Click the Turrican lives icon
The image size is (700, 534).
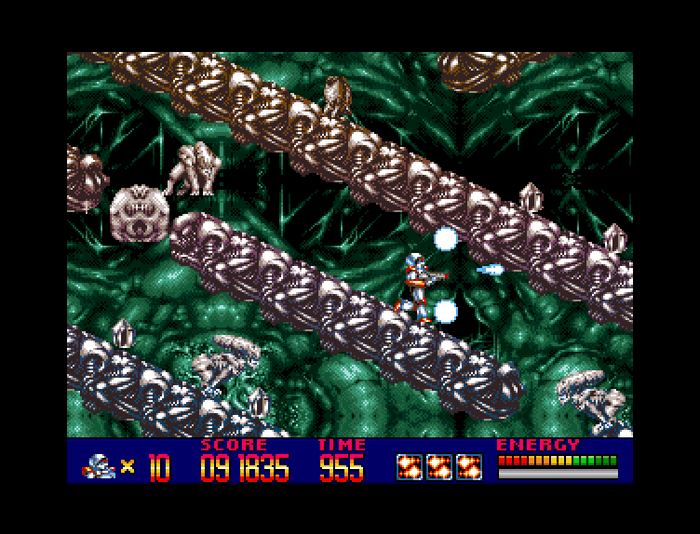point(100,465)
